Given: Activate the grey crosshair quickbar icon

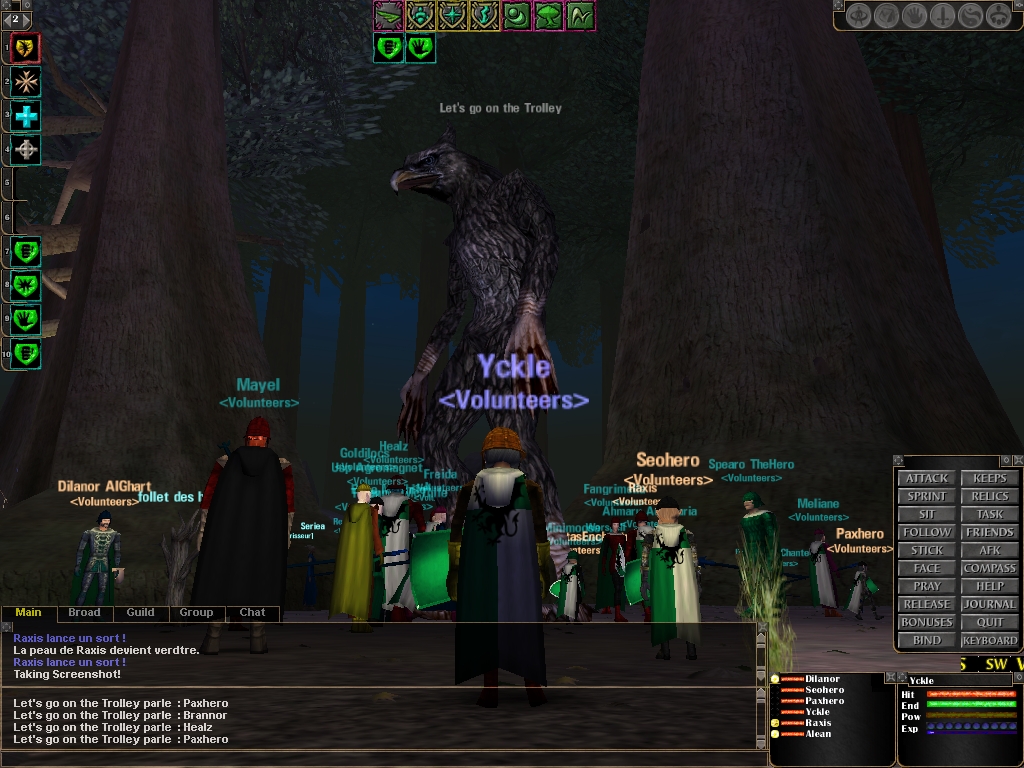Looking at the screenshot, I should point(26,151).
